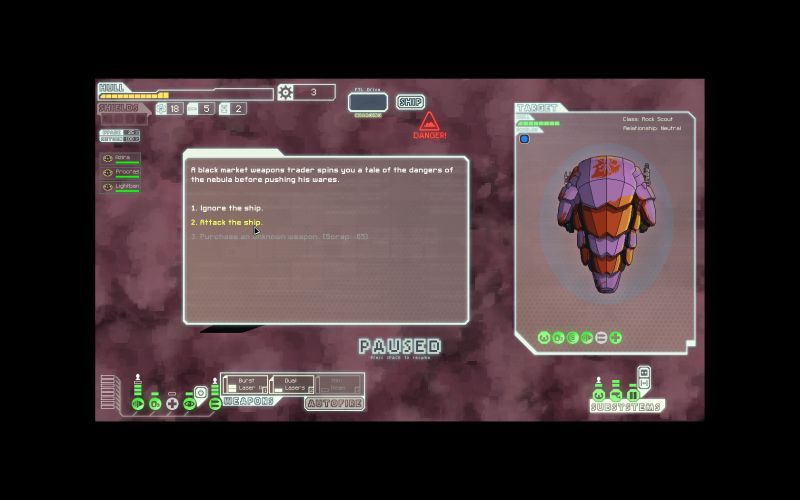
Task: Toggle the AUTOFIRE button
Action: (x=333, y=403)
